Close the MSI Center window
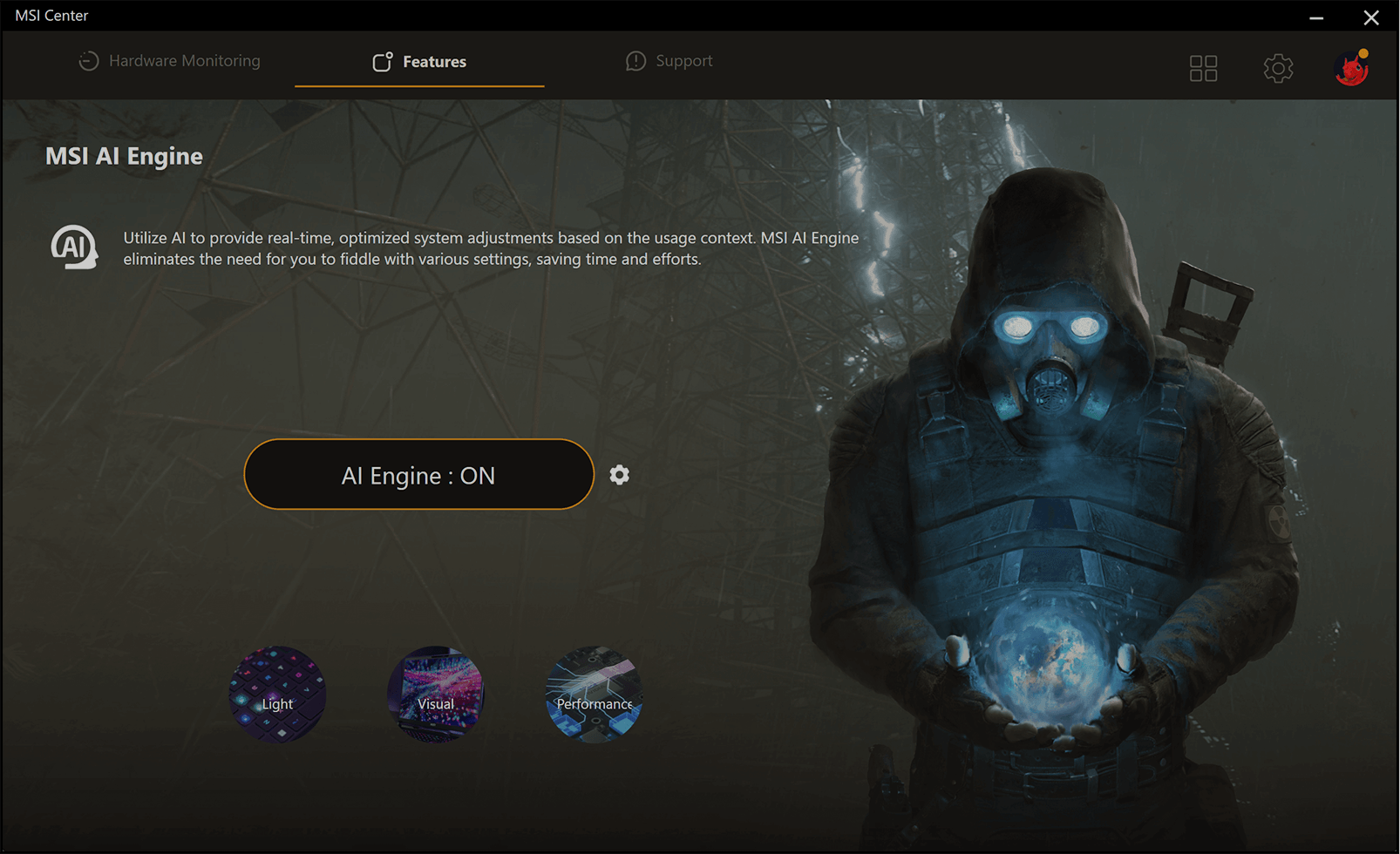This screenshot has width=1400, height=854. [1371, 17]
